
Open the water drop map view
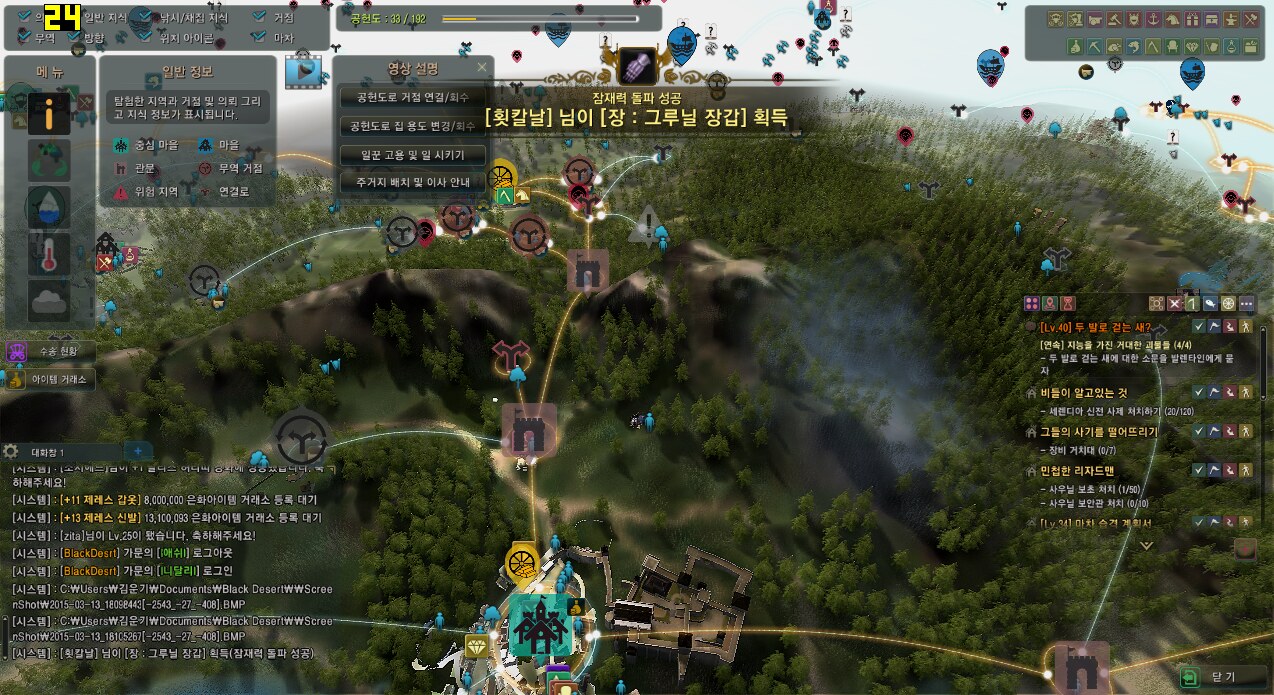pyautogui.click(x=49, y=207)
